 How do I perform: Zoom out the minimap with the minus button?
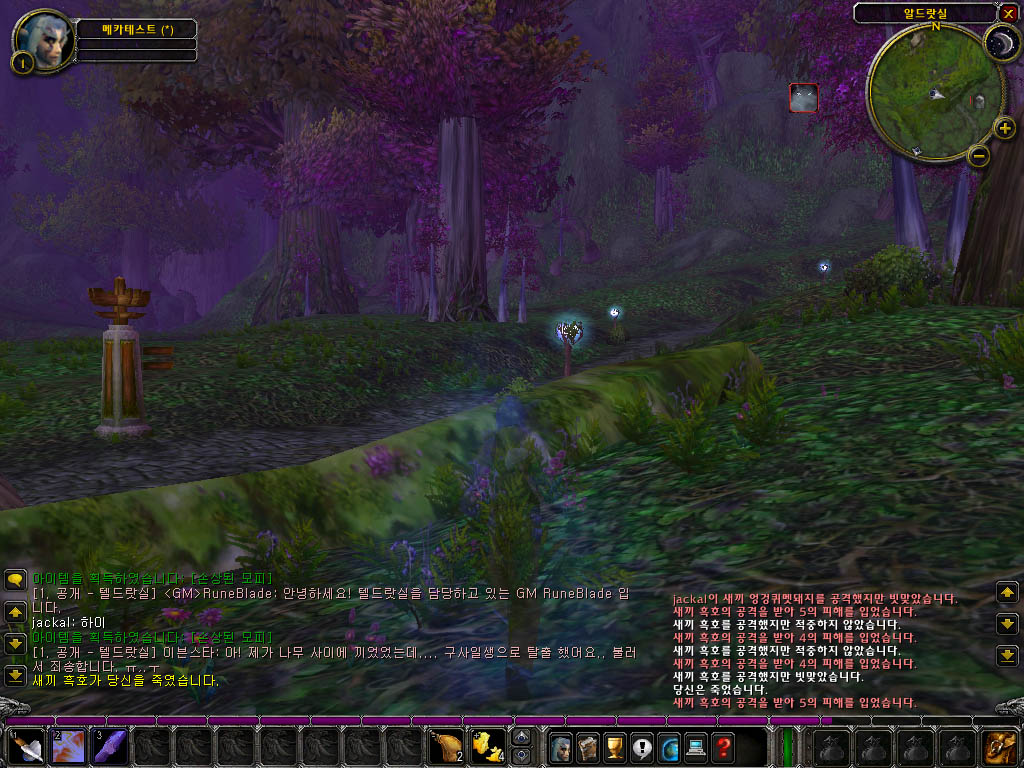click(979, 155)
